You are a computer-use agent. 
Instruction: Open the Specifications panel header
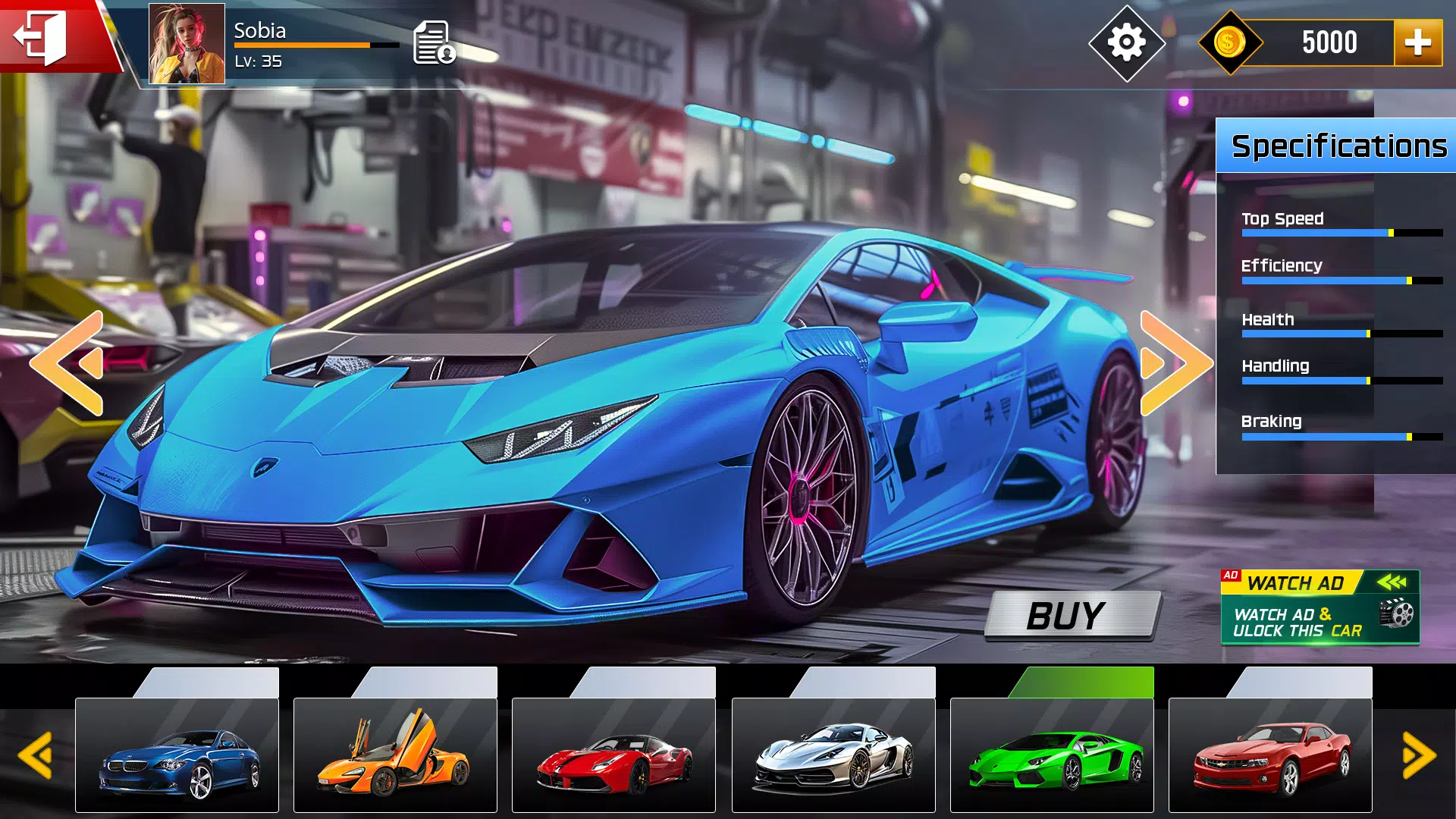pyautogui.click(x=1336, y=146)
